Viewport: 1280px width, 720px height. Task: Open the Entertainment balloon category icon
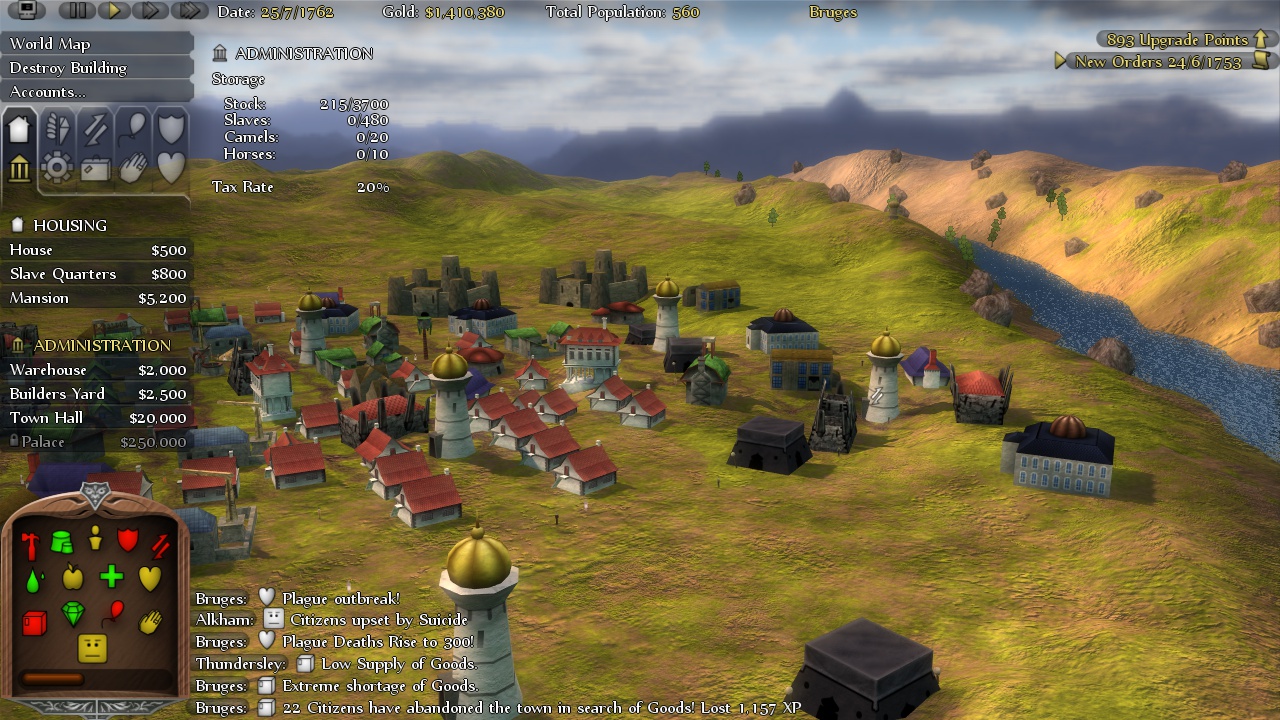coord(132,128)
